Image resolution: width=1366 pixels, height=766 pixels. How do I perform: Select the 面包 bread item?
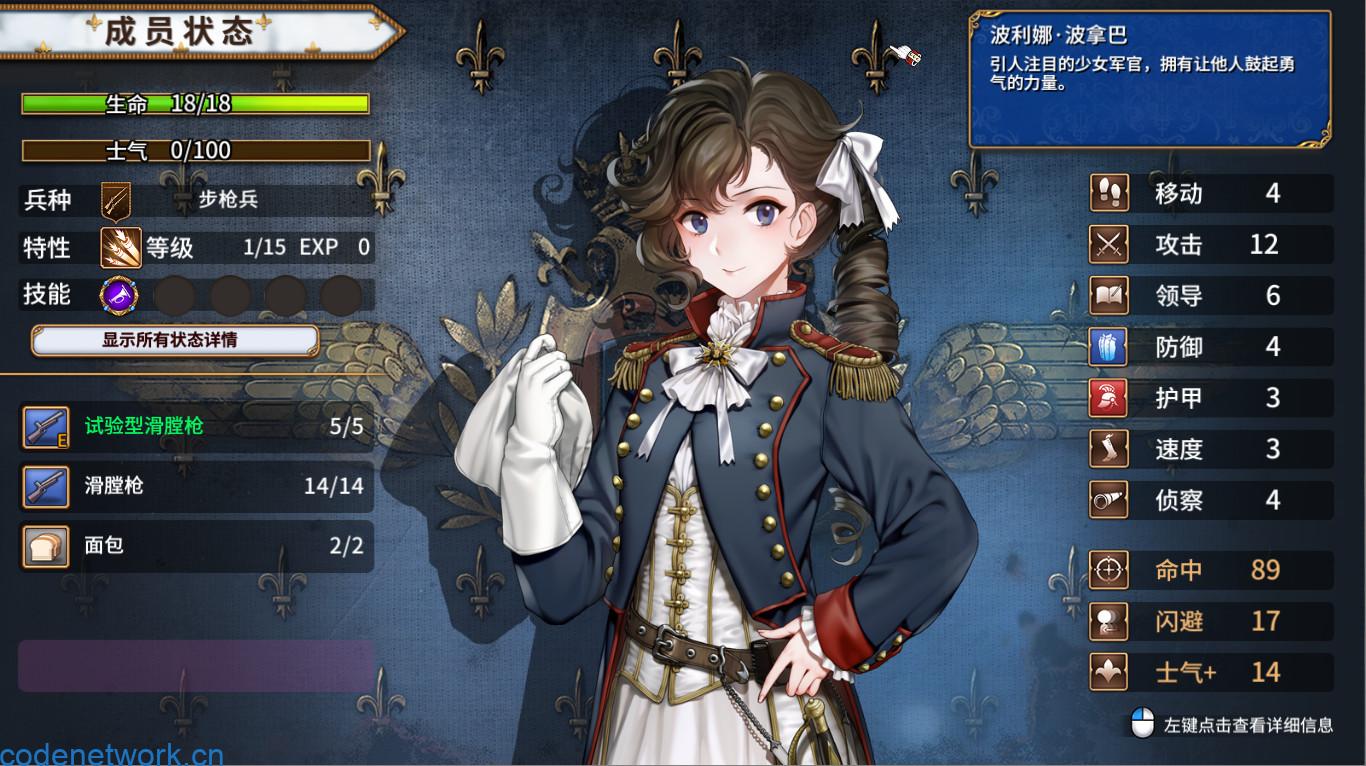point(196,546)
